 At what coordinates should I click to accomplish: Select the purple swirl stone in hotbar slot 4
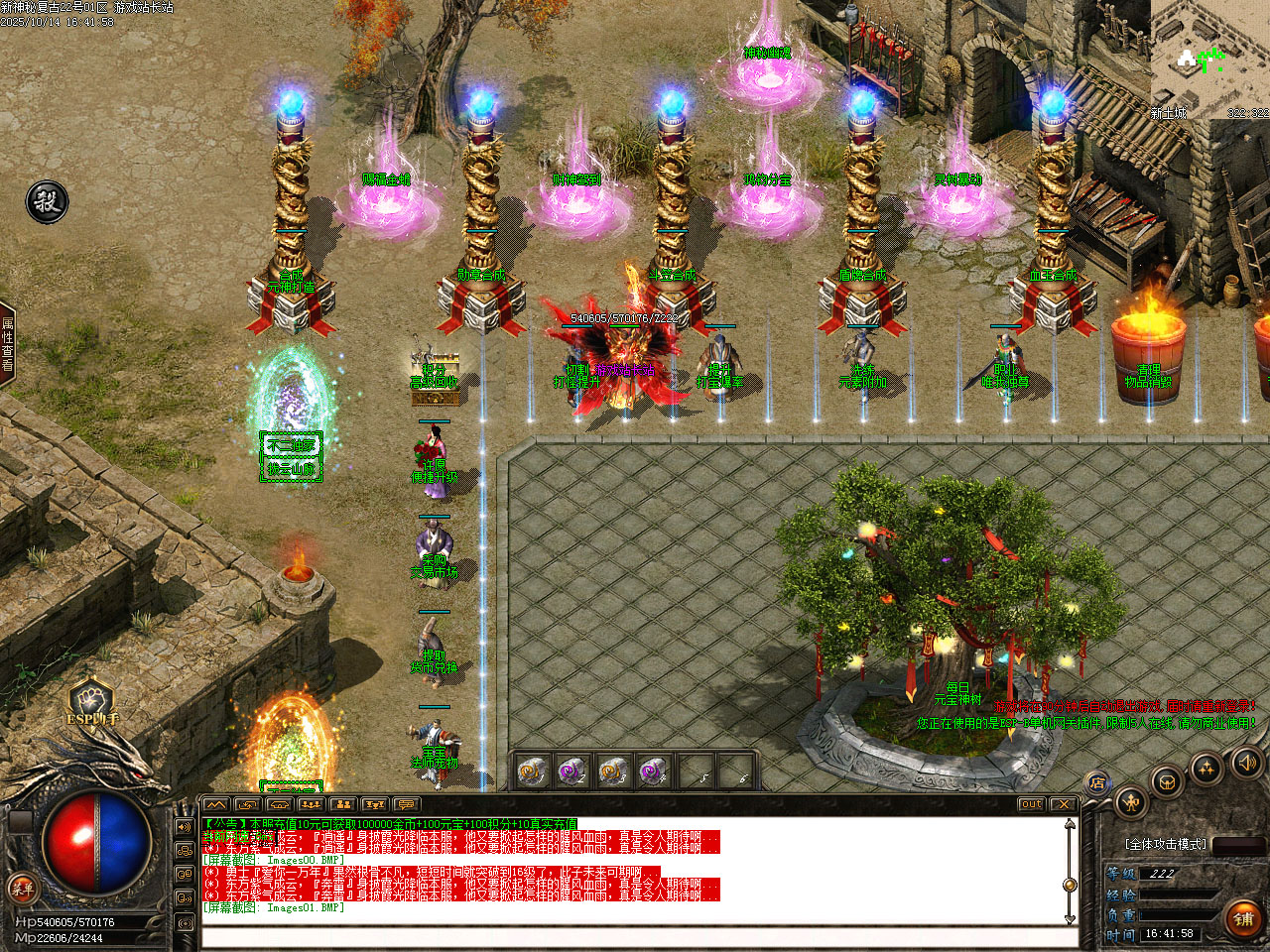[652, 770]
